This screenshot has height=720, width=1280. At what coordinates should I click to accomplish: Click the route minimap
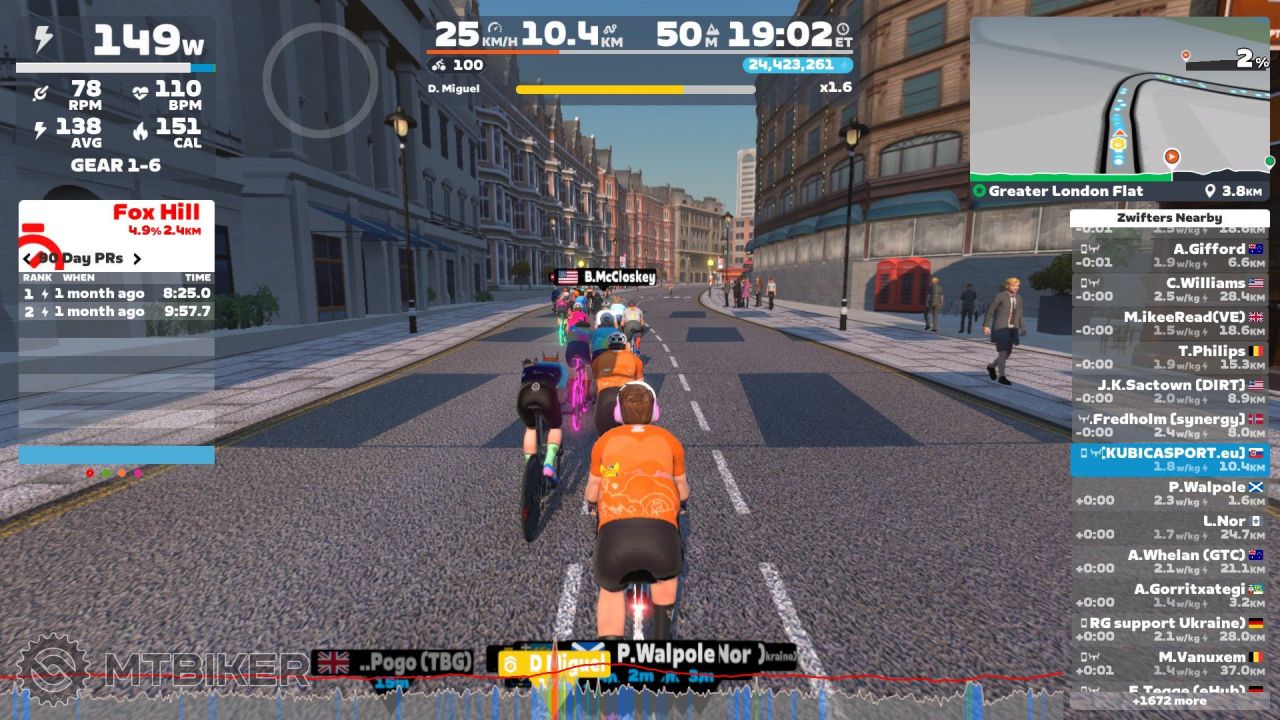(1118, 98)
